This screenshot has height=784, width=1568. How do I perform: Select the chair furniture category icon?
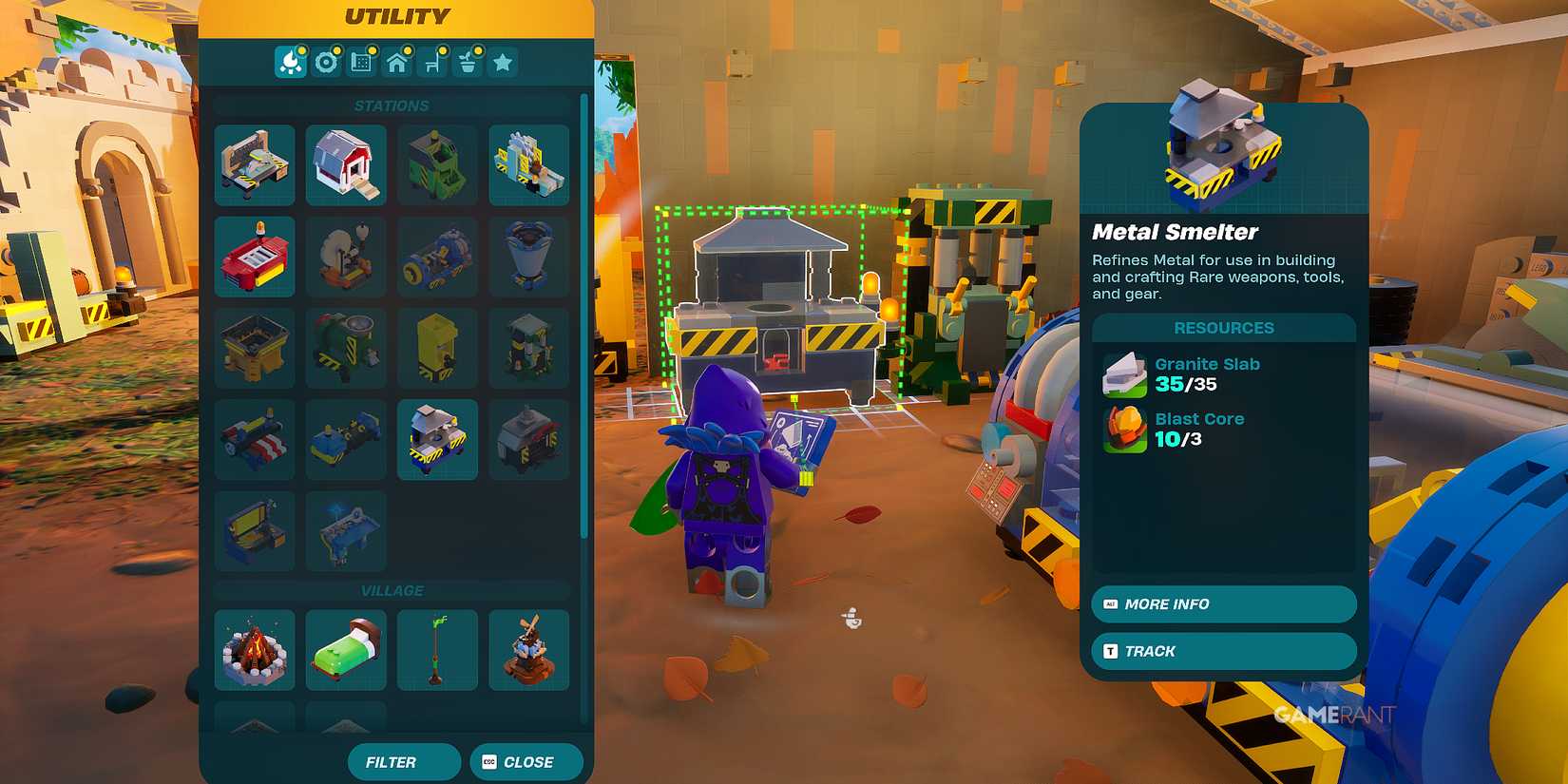coord(432,63)
